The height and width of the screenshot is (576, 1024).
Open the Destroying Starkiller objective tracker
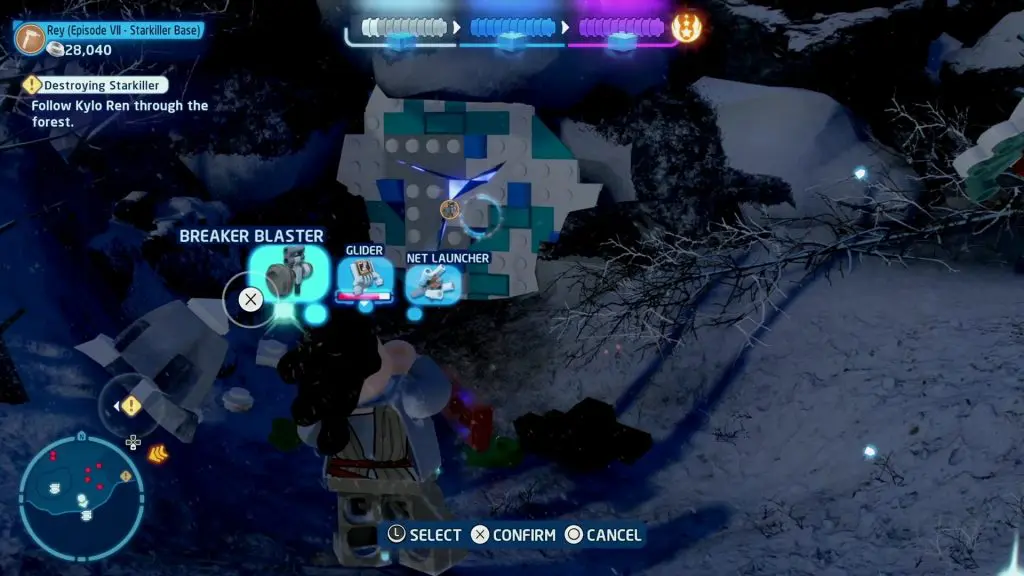pyautogui.click(x=95, y=86)
